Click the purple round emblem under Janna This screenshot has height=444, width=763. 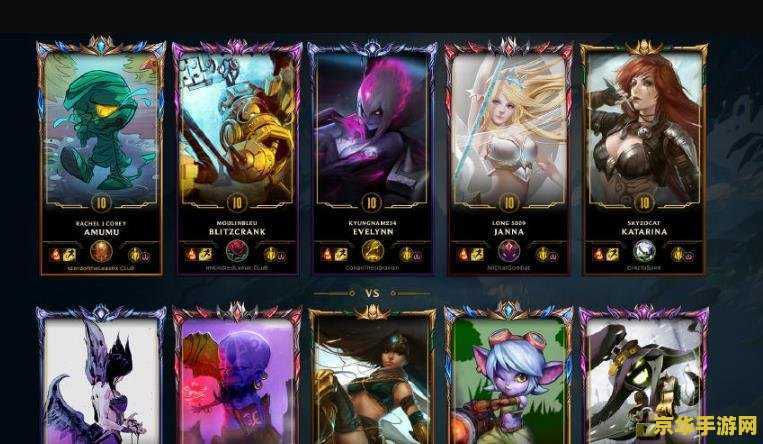[508, 252]
